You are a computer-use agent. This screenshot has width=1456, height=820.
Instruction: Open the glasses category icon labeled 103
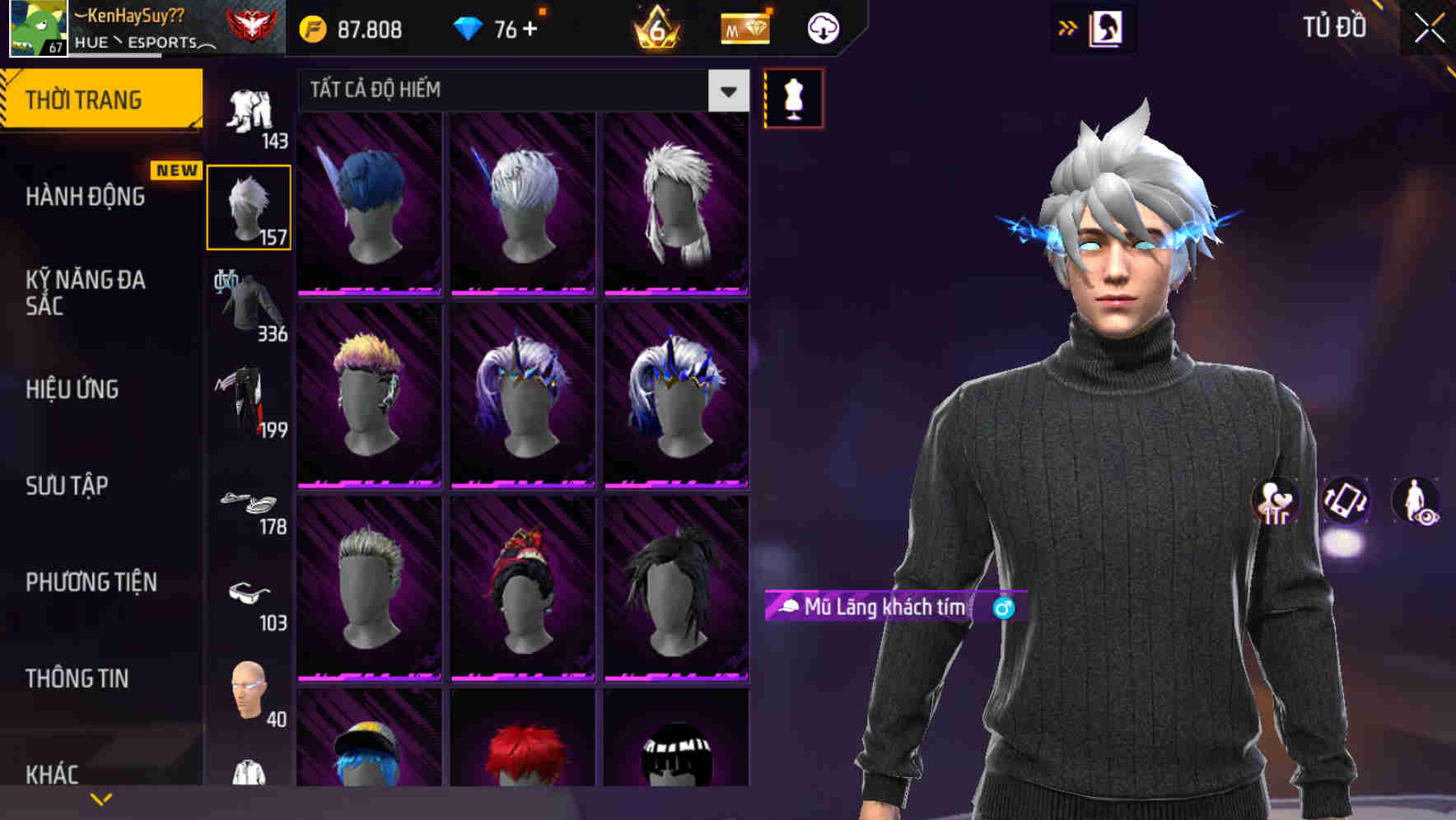point(248,597)
